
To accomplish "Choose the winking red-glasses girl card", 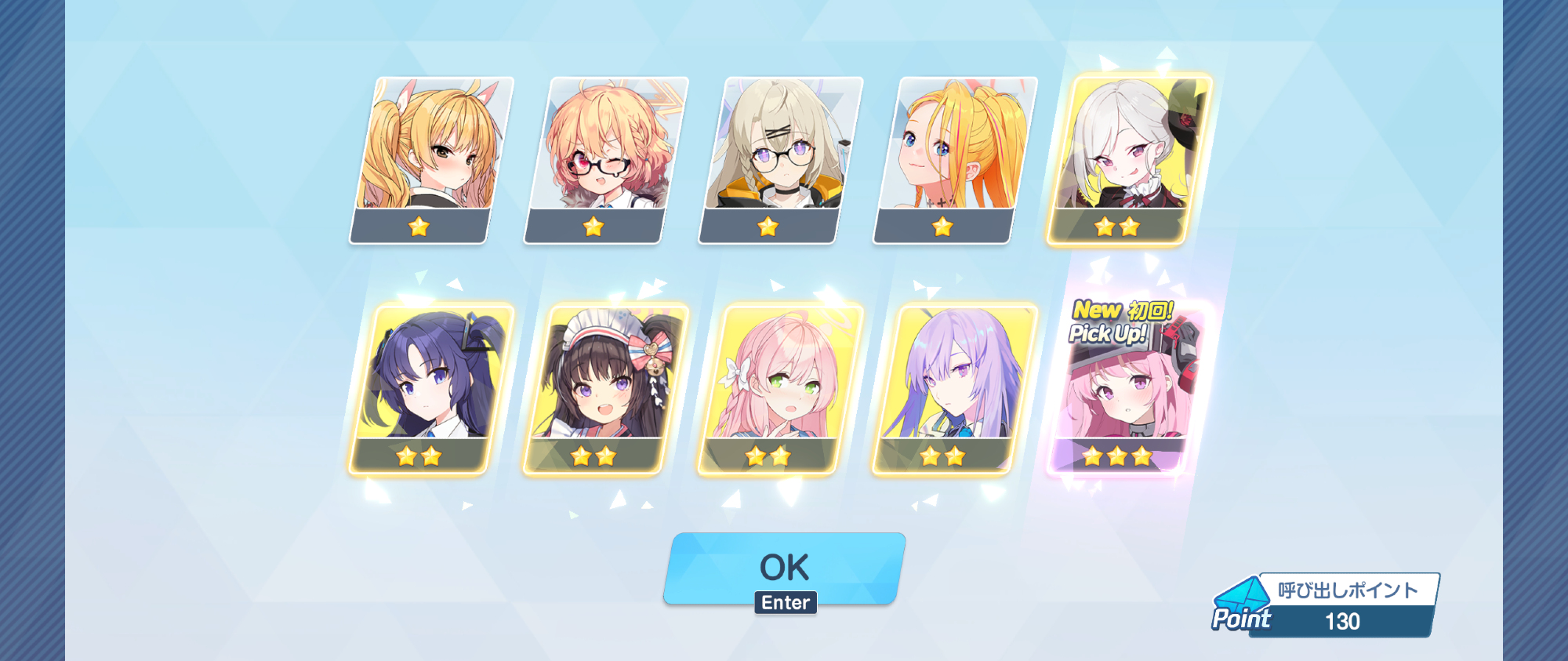I will 604,159.
